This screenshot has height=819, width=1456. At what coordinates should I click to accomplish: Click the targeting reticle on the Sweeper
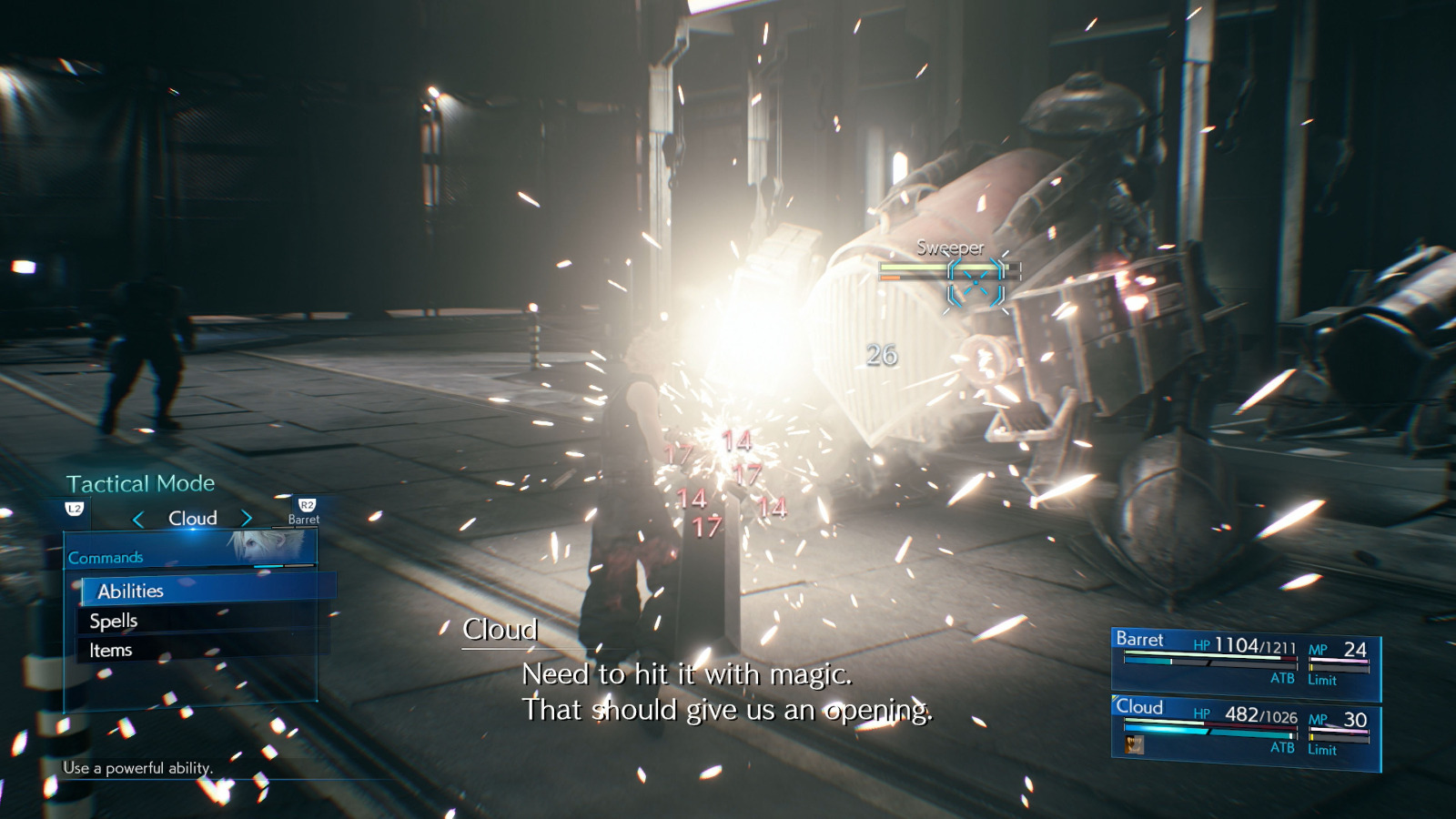(976, 280)
